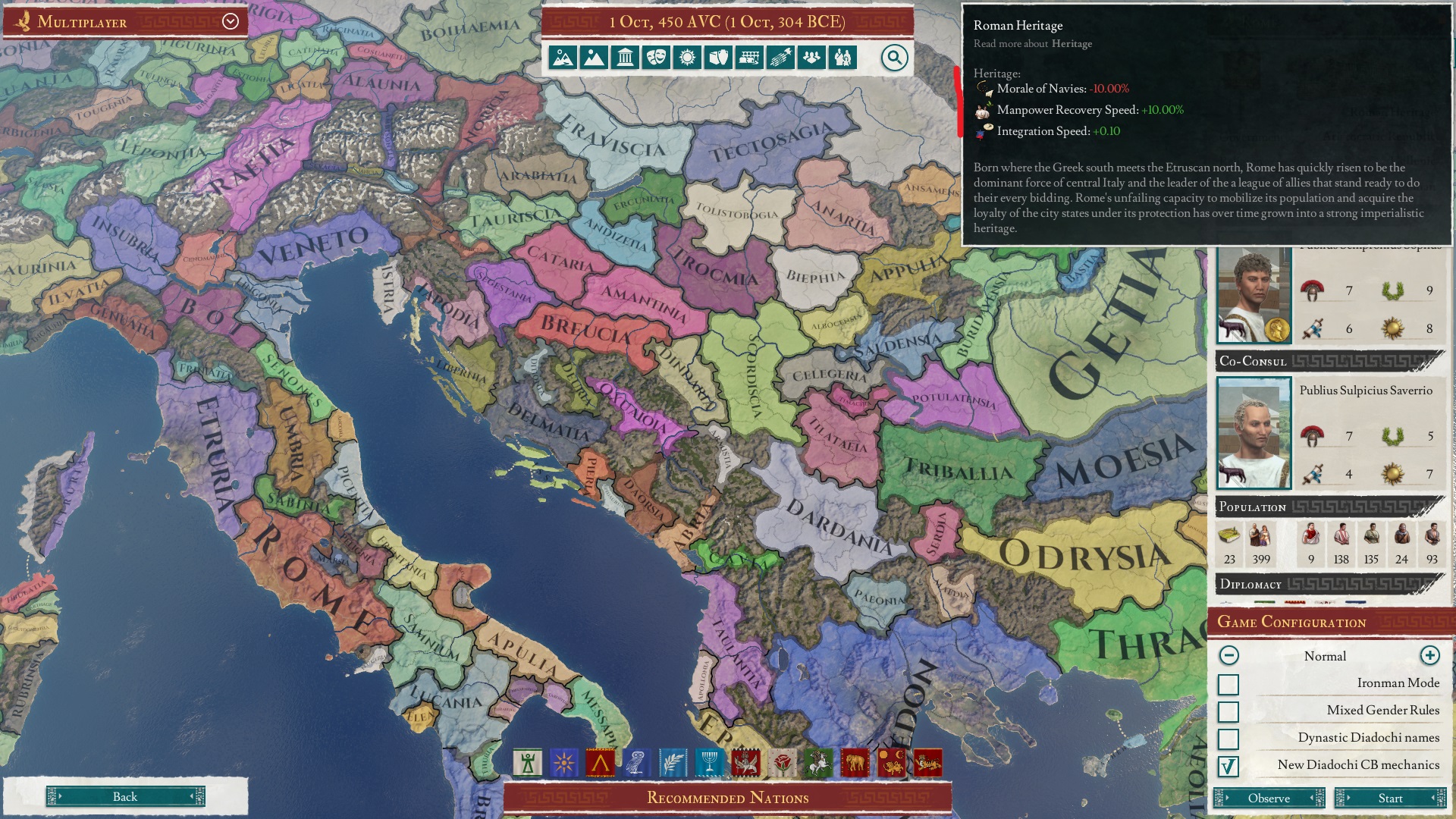The width and height of the screenshot is (1456, 819).
Task: Select the family map mode icon
Action: coord(843,57)
